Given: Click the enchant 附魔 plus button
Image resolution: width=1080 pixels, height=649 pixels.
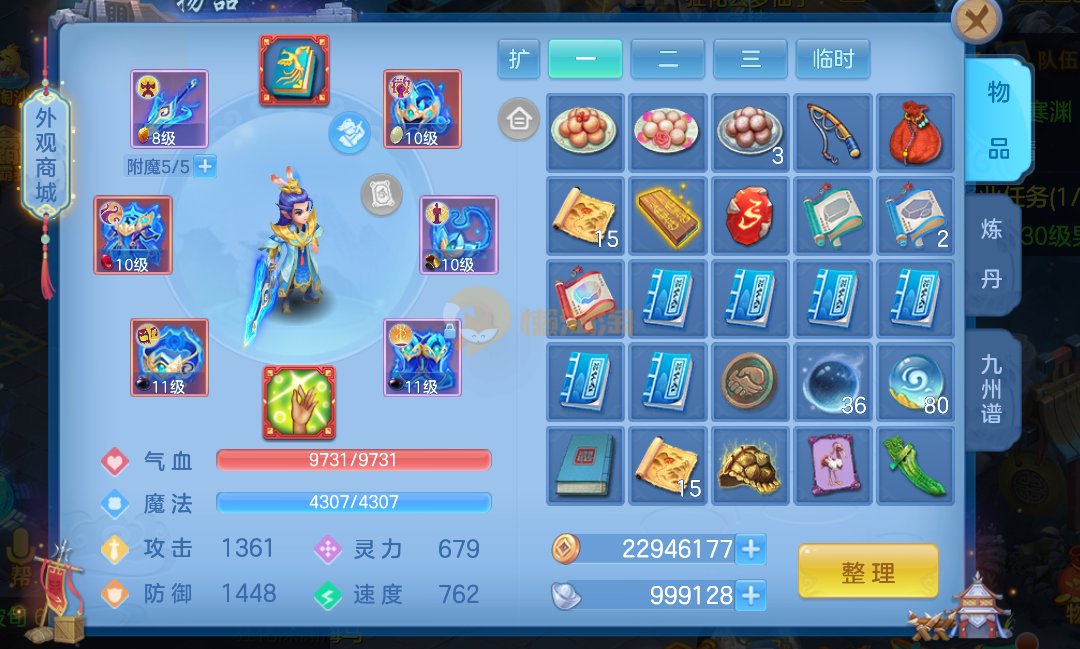Looking at the screenshot, I should click(x=205, y=166).
